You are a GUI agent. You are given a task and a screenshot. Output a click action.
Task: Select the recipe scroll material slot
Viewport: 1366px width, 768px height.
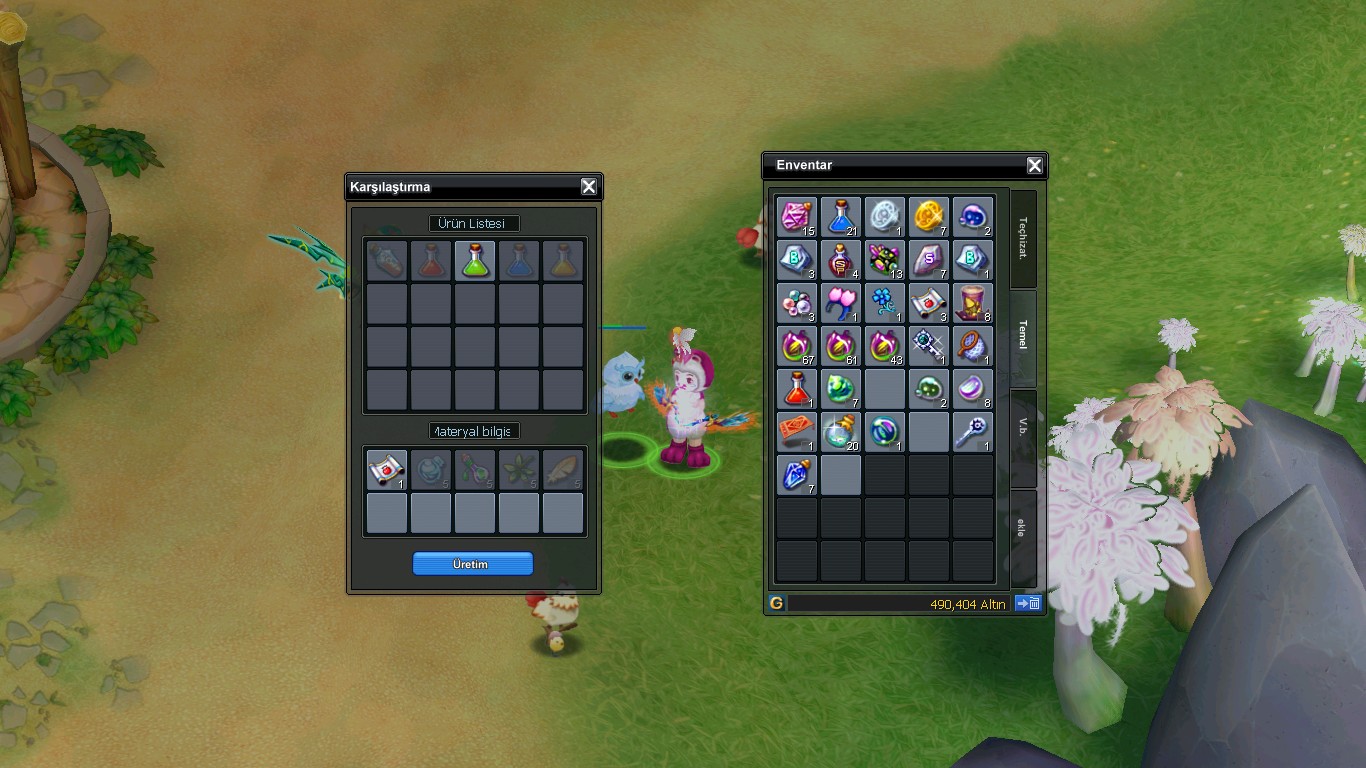[387, 469]
